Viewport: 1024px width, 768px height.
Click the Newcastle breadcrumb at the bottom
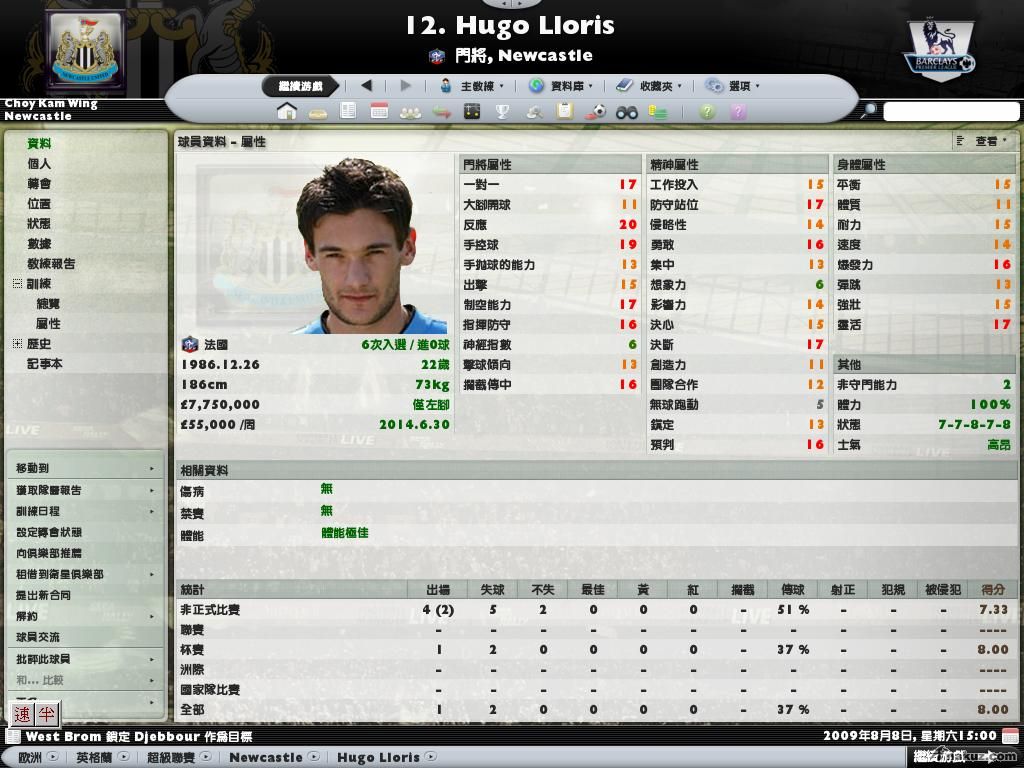[266, 757]
